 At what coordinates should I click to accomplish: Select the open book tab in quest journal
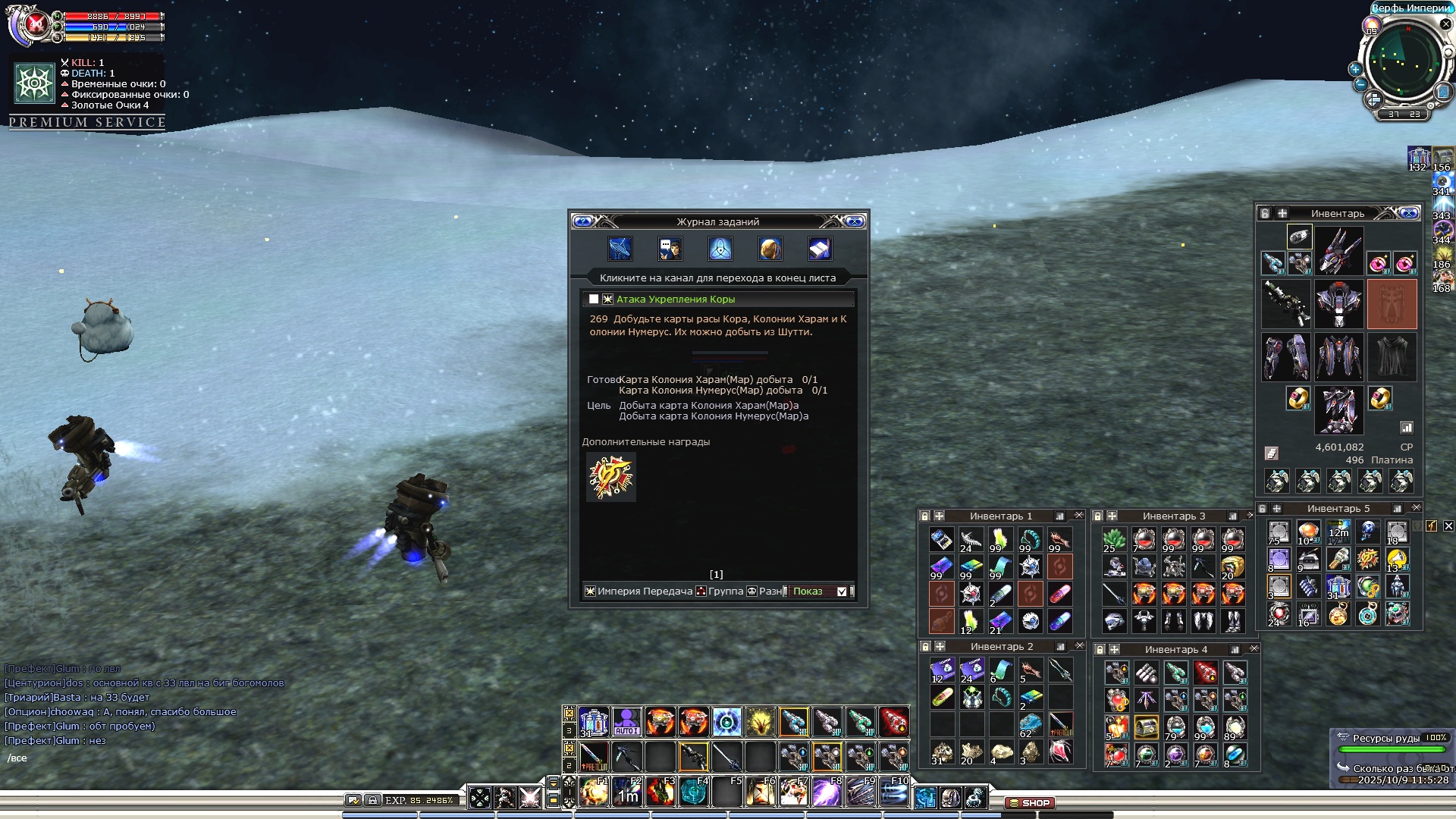[820, 249]
